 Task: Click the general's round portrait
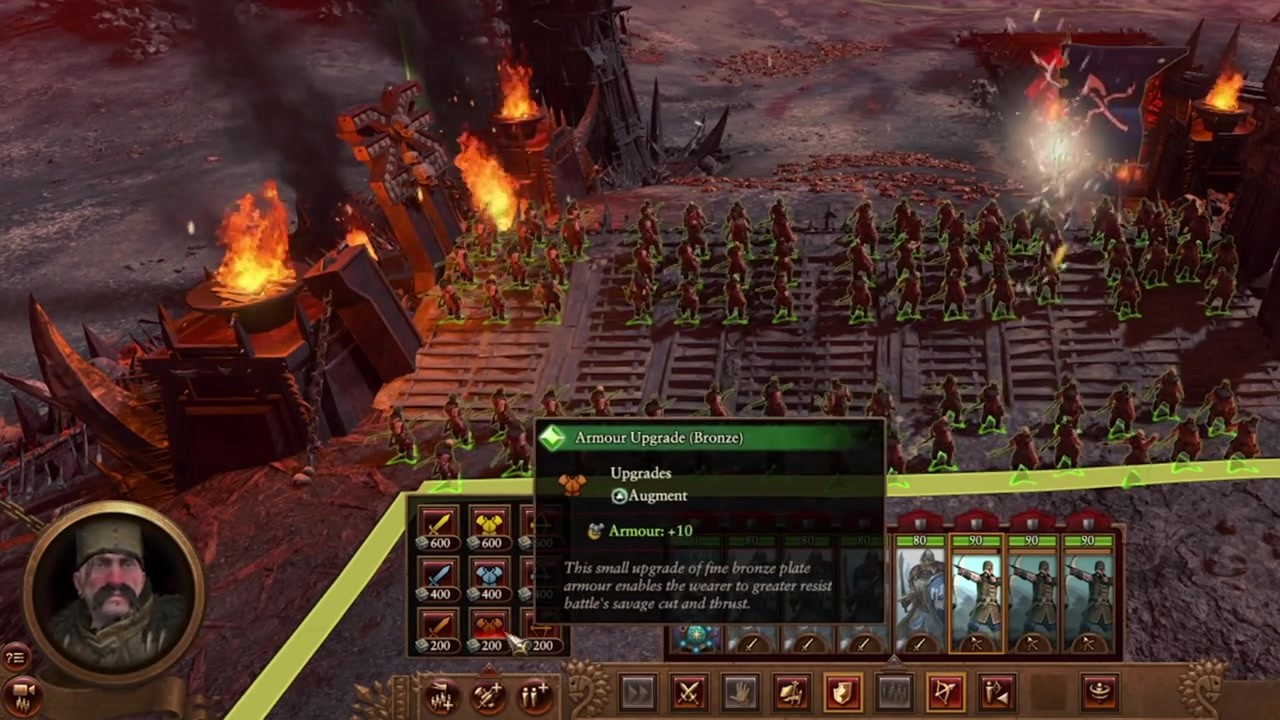[x=113, y=593]
